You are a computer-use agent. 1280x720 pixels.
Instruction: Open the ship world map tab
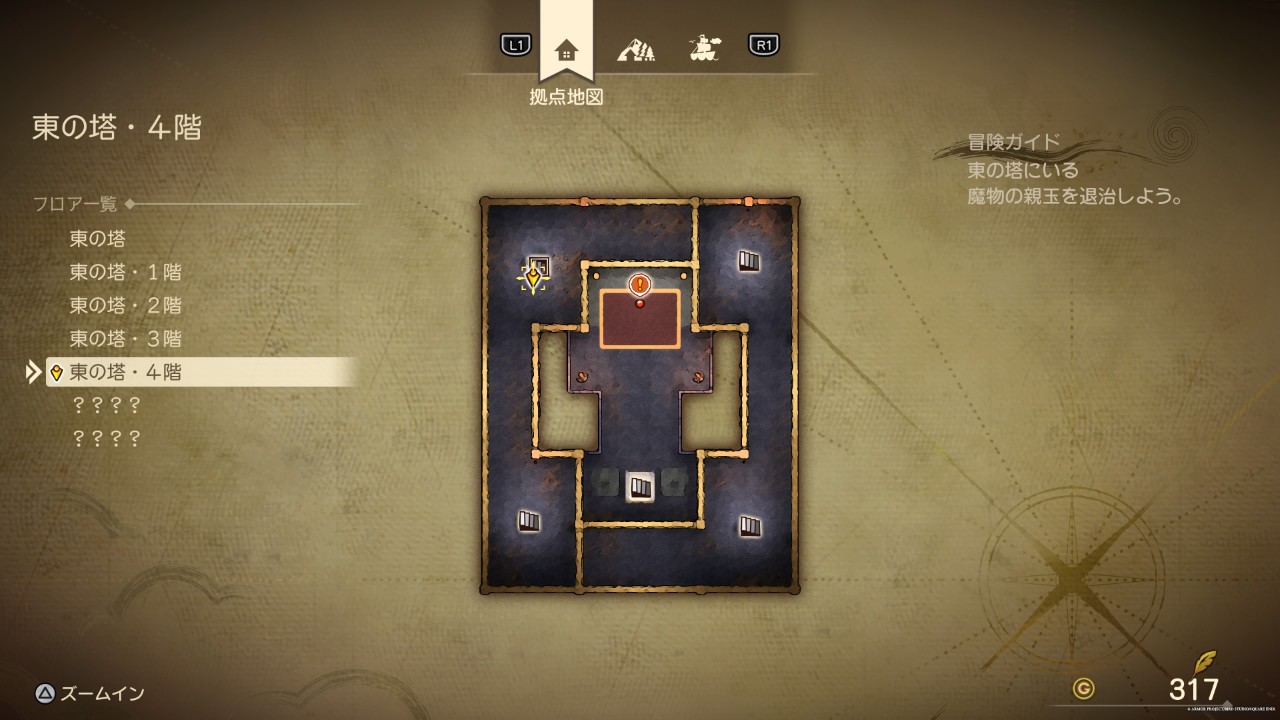pos(705,48)
